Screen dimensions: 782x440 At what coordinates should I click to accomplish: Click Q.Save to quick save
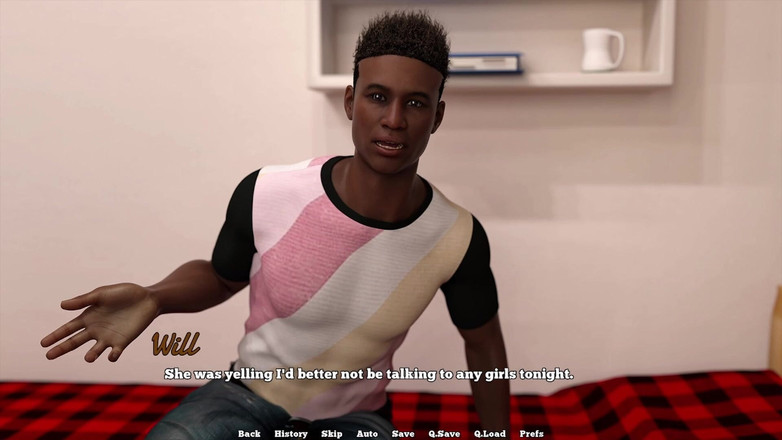click(x=444, y=433)
